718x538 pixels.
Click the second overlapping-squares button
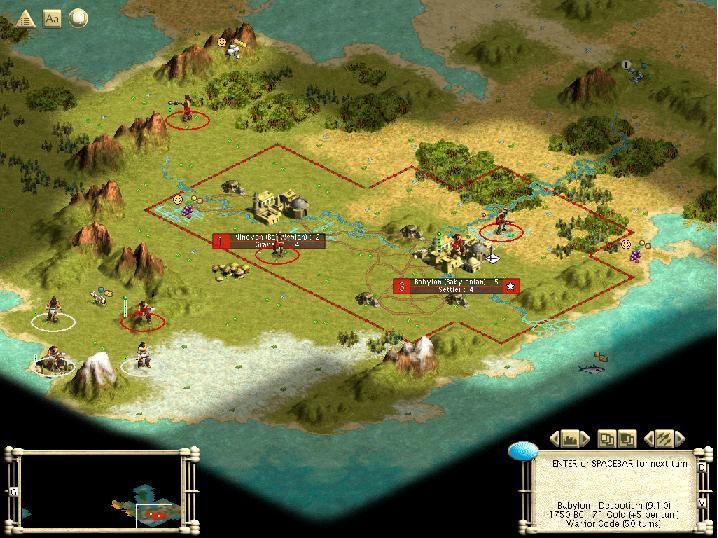628,439
